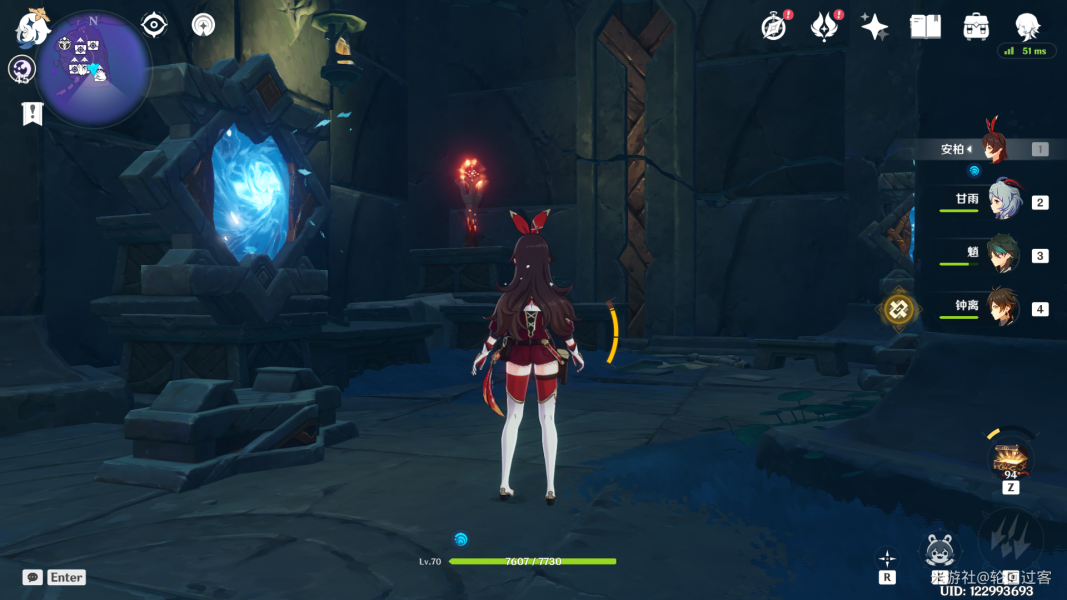
Task: Open the Paimon main menu
Action: click(x=32, y=29)
